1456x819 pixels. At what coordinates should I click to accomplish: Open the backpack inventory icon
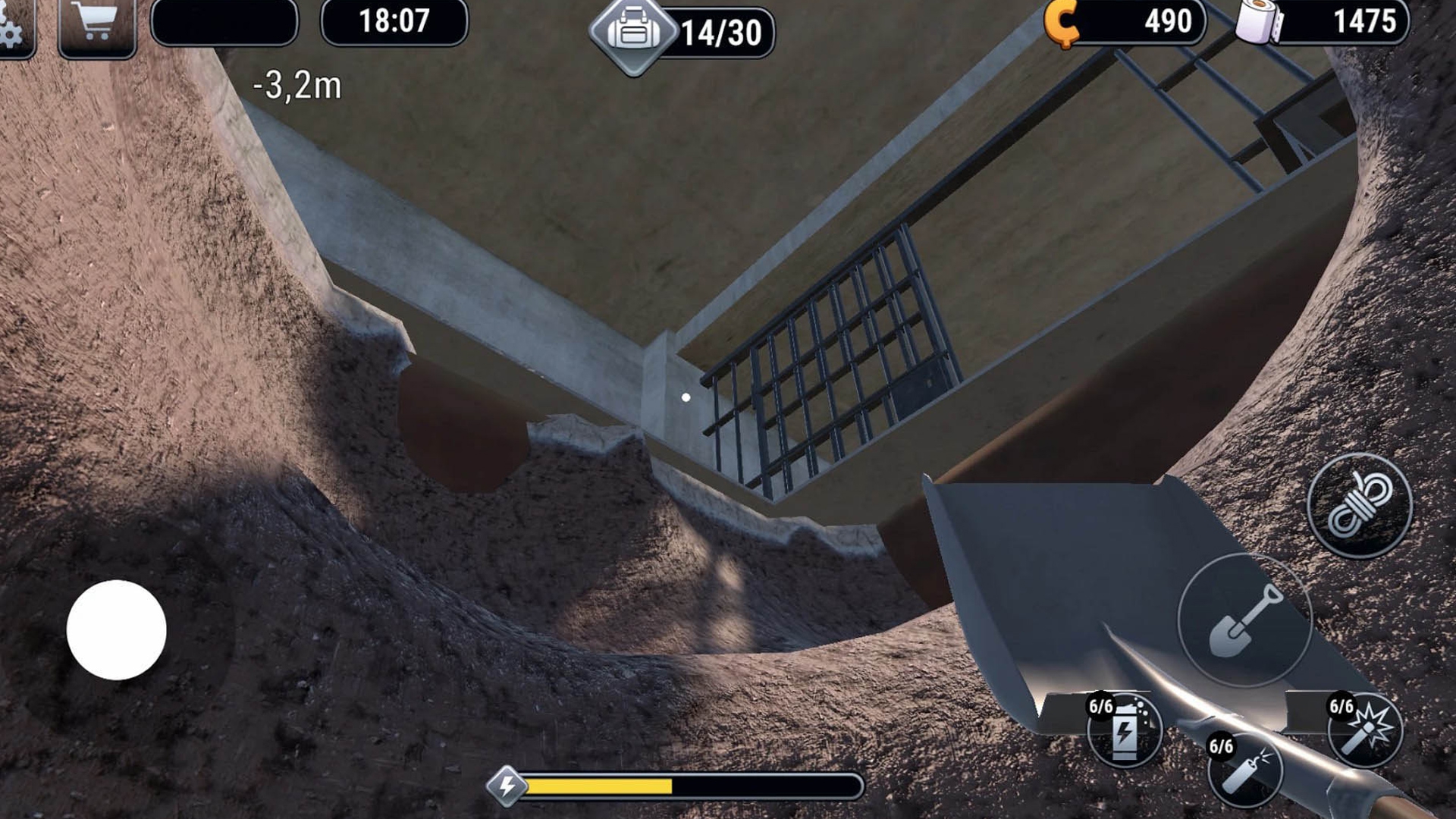(634, 33)
